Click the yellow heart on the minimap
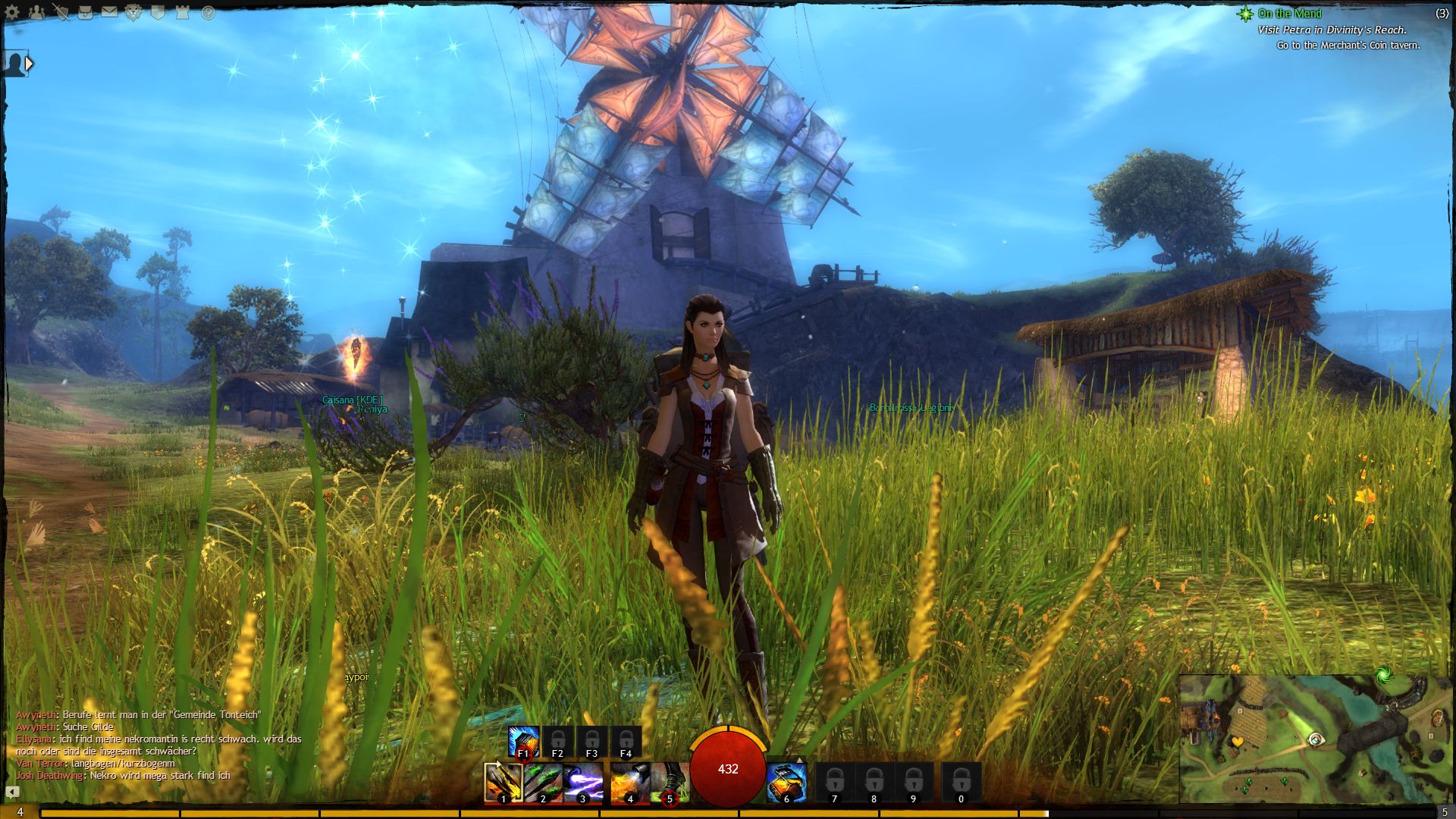The height and width of the screenshot is (819, 1456). (x=1238, y=741)
